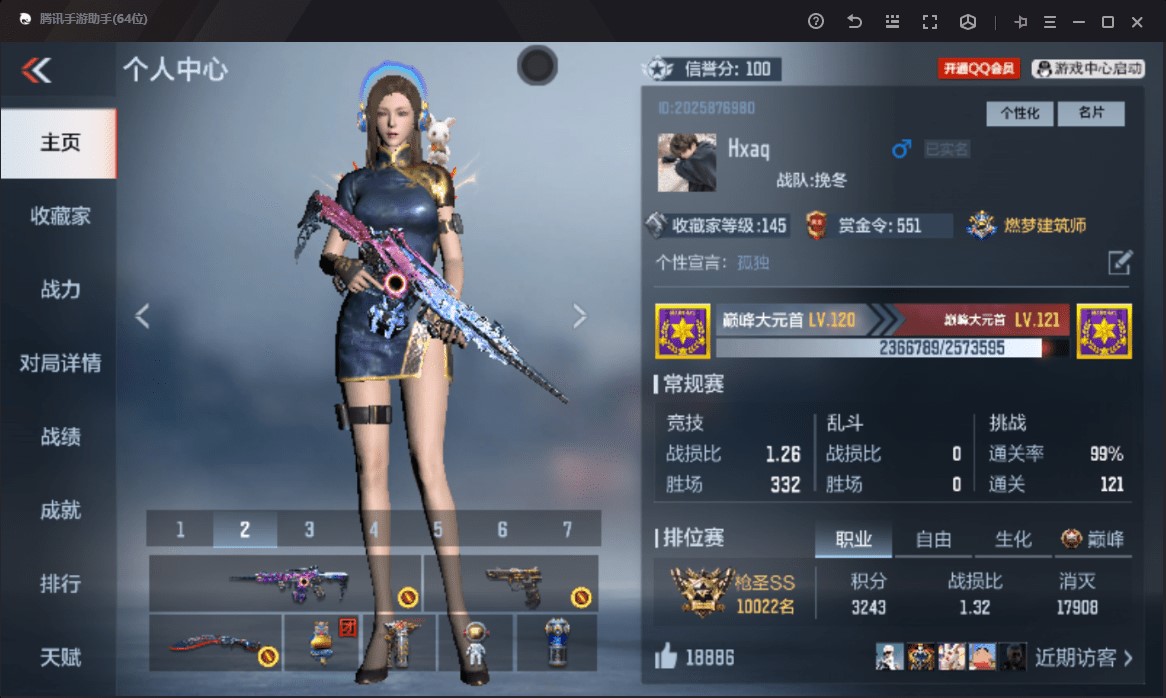Show the 战绩 records page

59,437
